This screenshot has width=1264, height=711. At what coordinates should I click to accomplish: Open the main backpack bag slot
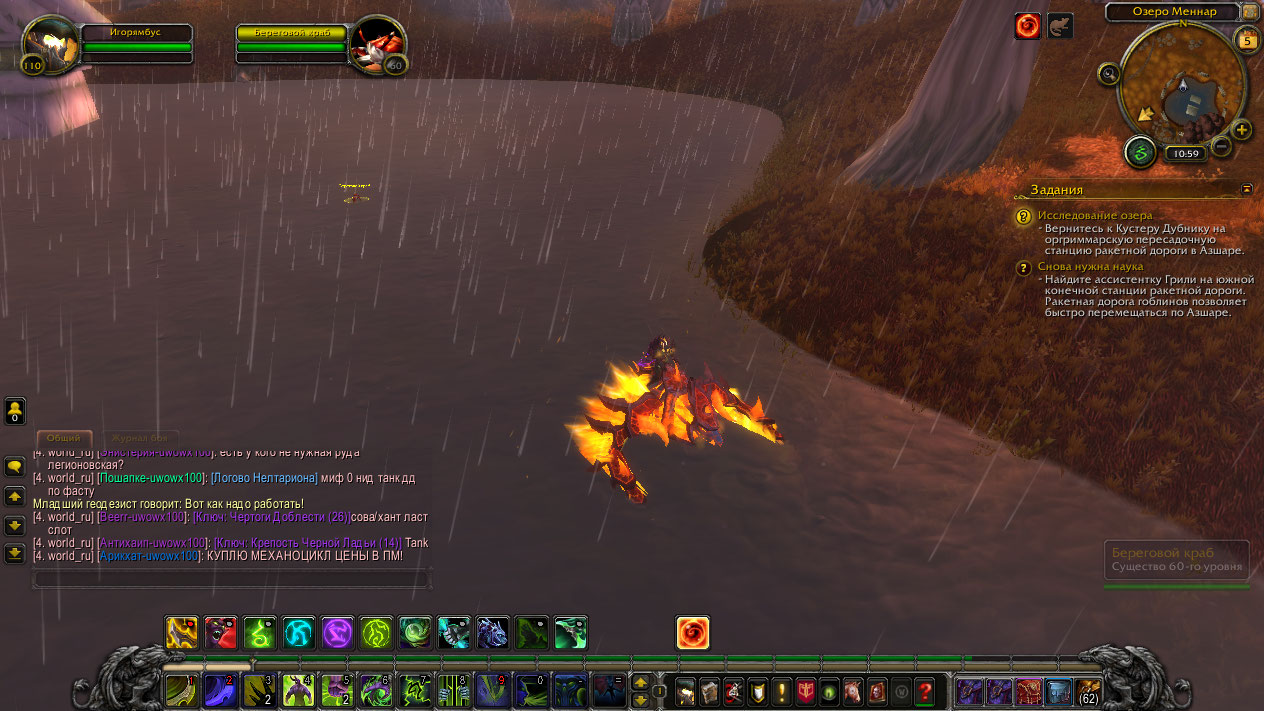[x=1087, y=691]
